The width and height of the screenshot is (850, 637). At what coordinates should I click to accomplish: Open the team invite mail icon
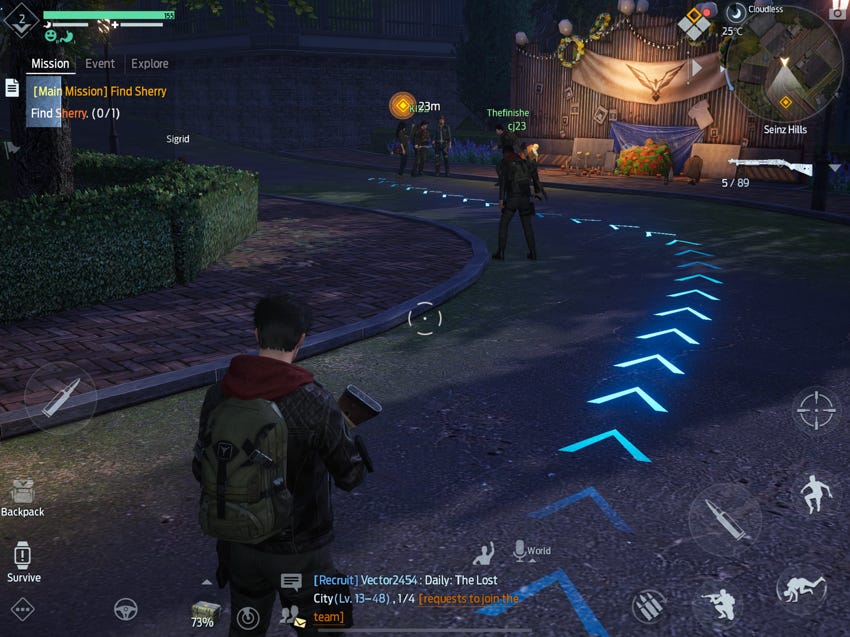(x=292, y=616)
